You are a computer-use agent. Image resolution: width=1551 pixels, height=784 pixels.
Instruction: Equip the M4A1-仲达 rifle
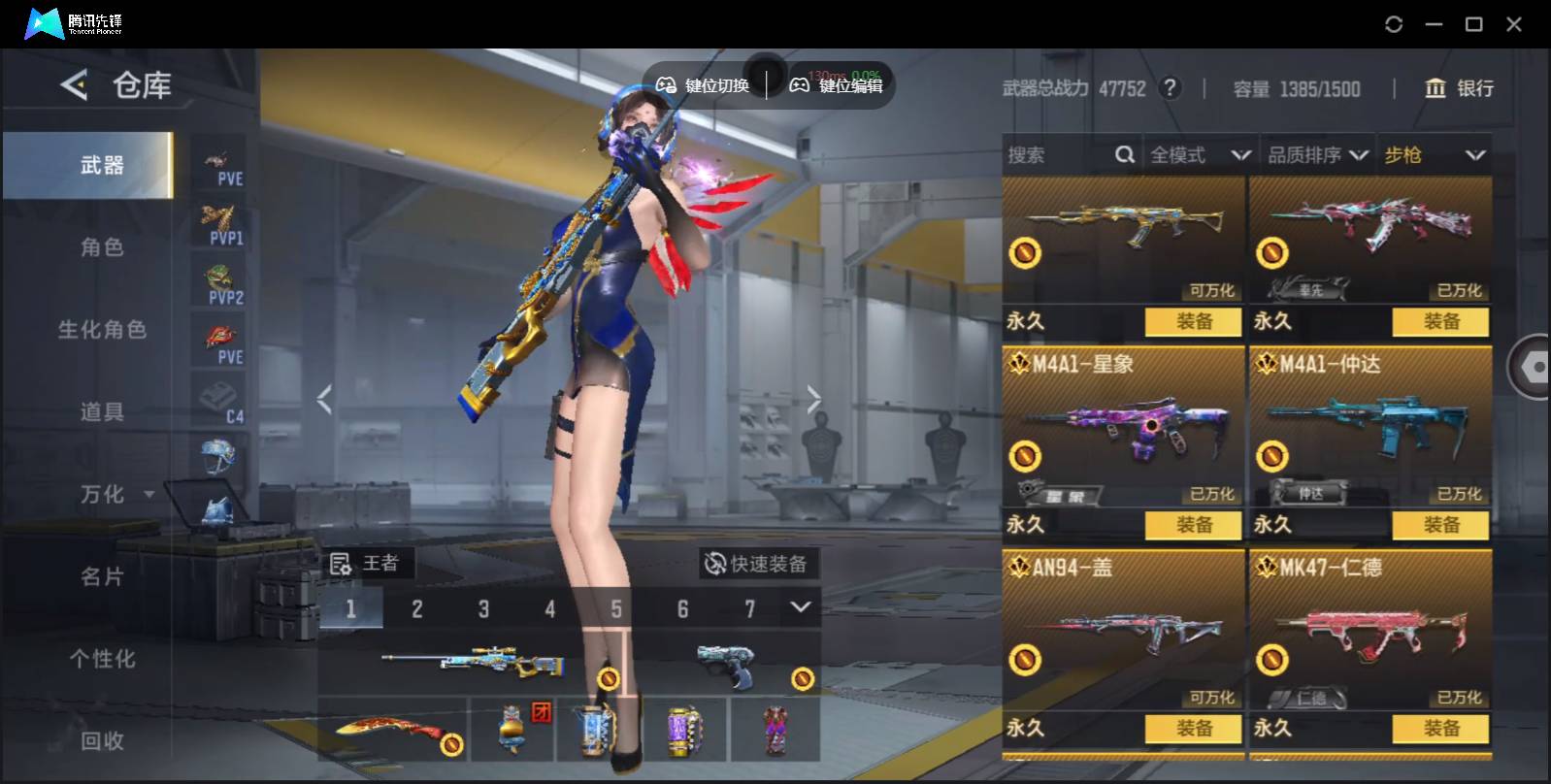pos(1441,525)
